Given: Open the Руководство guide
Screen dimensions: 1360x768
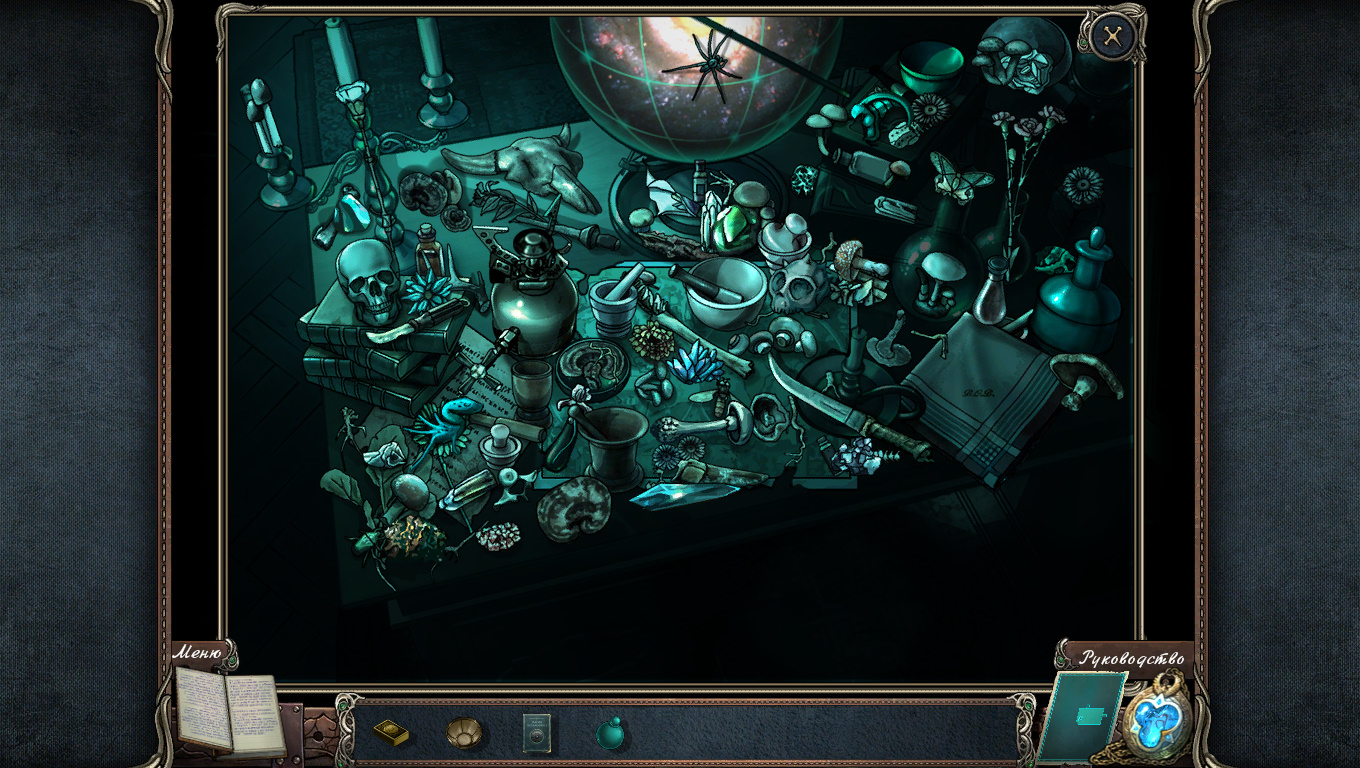Looking at the screenshot, I should point(1131,658).
